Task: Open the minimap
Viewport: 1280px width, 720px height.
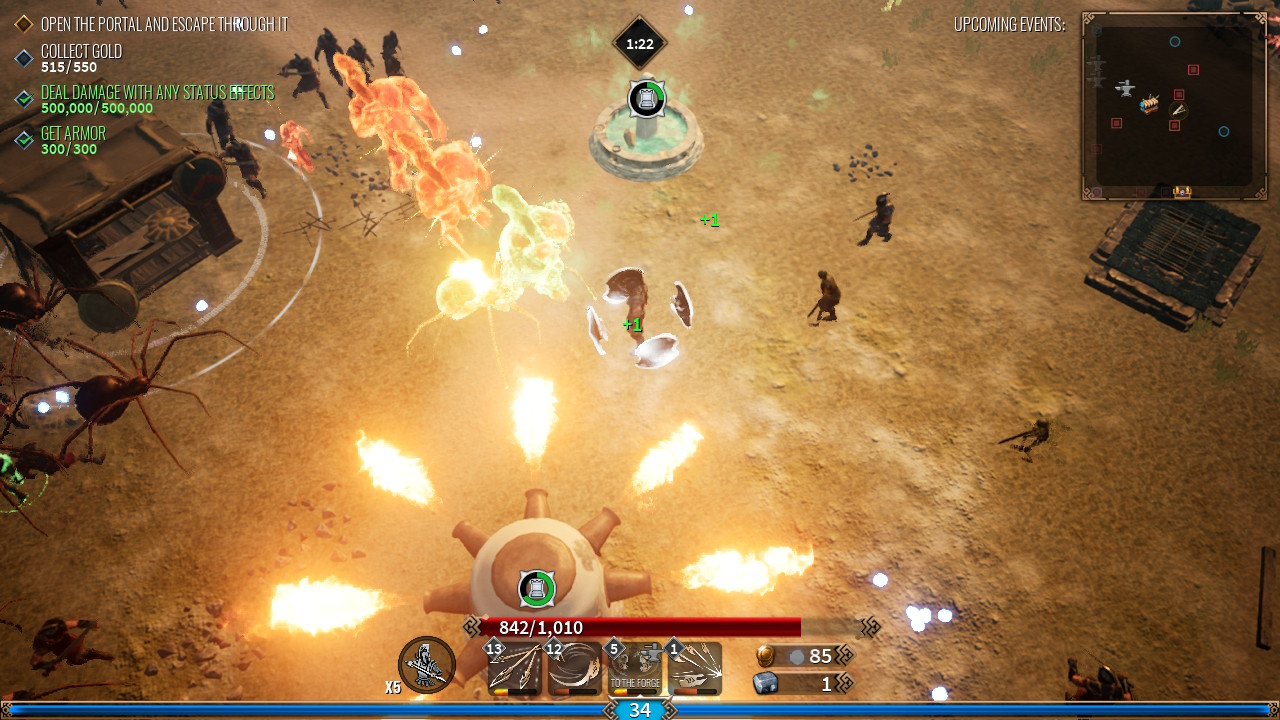Action: (x=1174, y=105)
